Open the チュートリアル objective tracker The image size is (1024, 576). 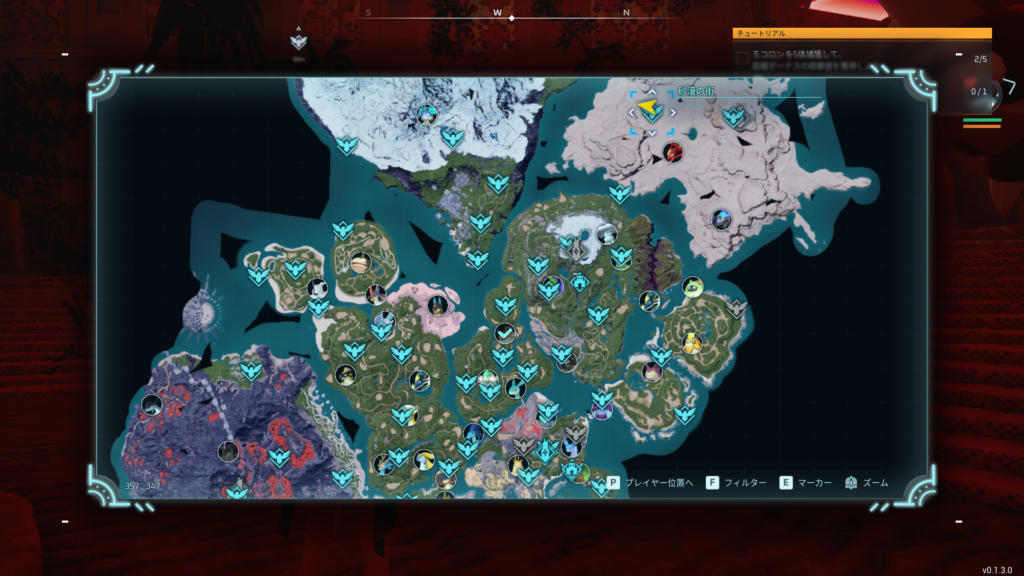(x=862, y=33)
